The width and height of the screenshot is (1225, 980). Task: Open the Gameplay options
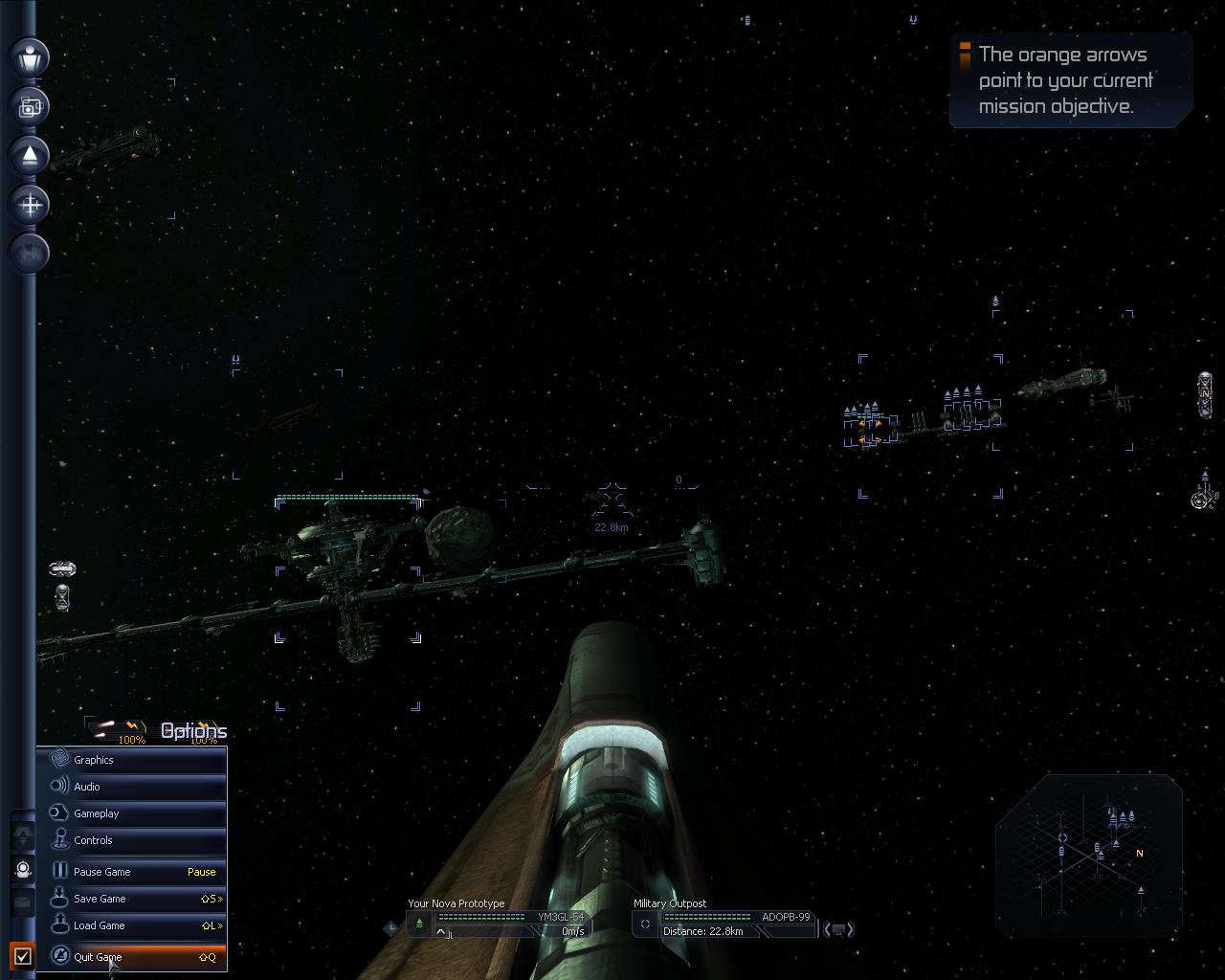[x=131, y=813]
